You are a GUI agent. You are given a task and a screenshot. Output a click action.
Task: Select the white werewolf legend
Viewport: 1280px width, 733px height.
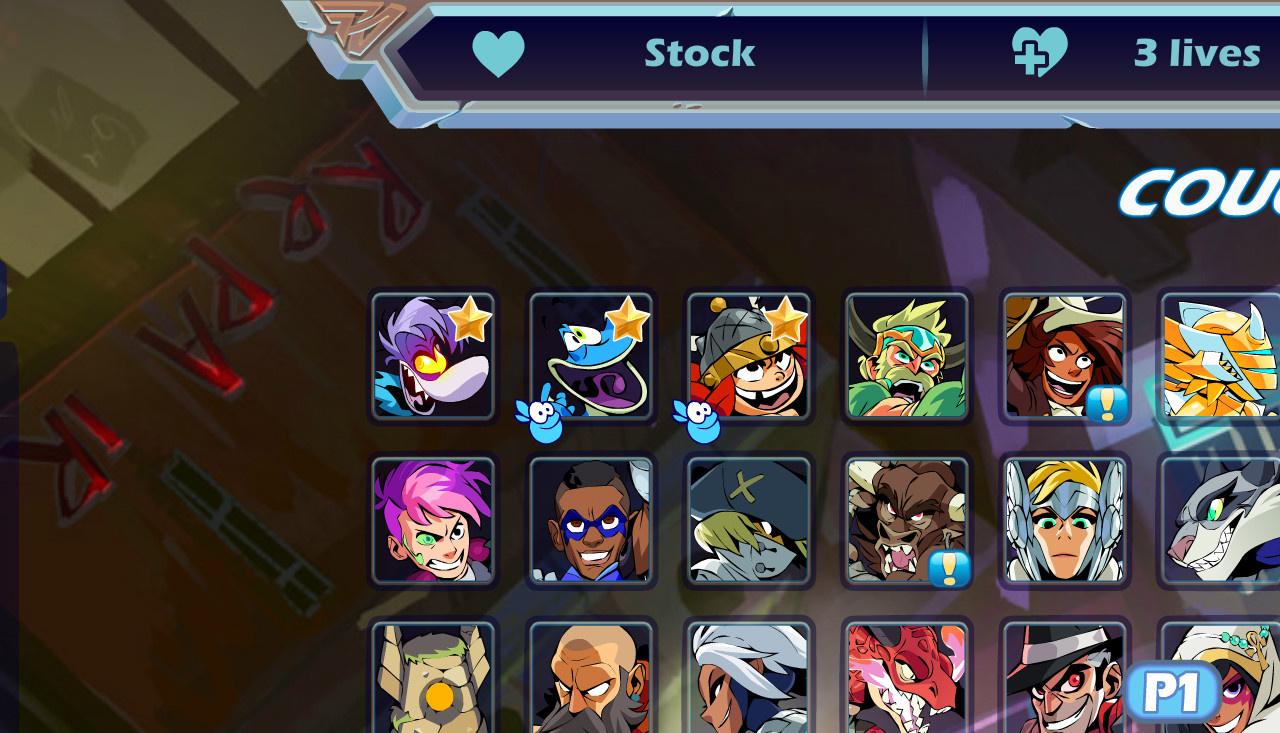pos(1221,521)
